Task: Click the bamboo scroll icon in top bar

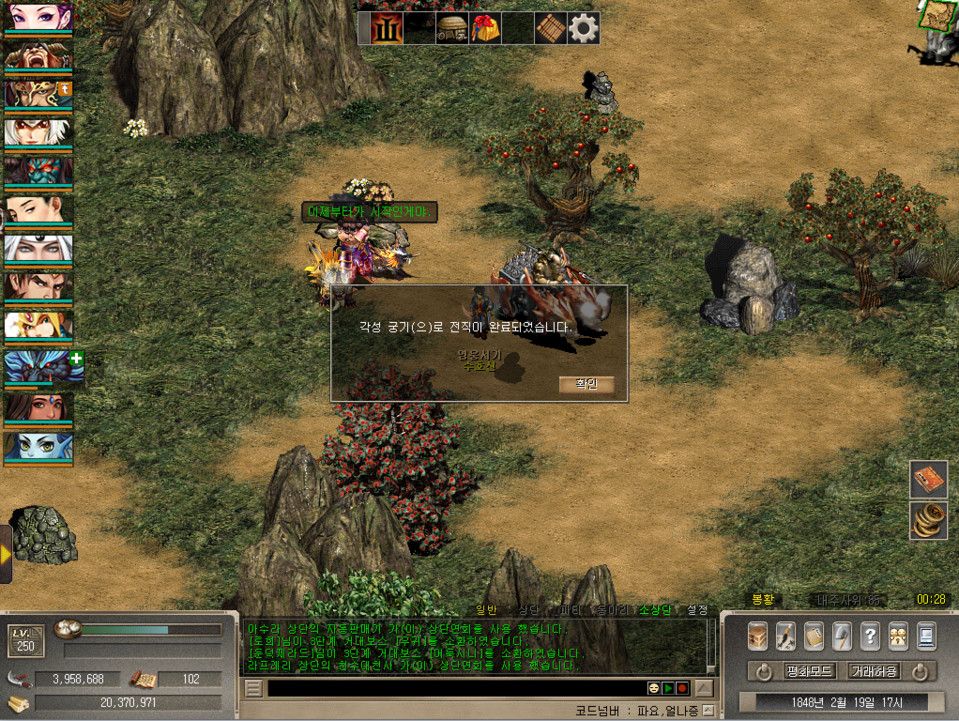Action: 551,28
